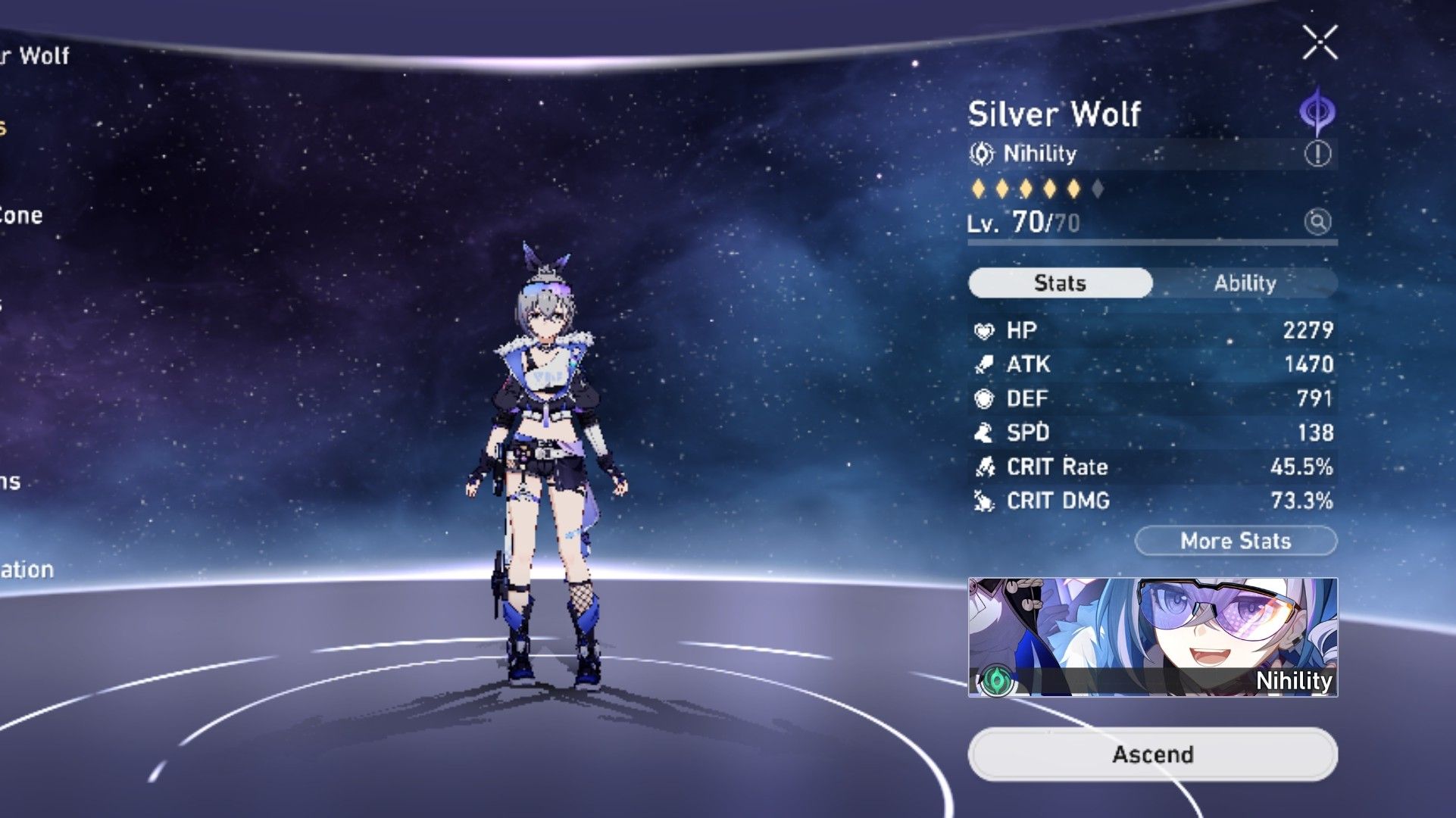Open More Stats
Screen dimensions: 1456x818
tap(1235, 541)
